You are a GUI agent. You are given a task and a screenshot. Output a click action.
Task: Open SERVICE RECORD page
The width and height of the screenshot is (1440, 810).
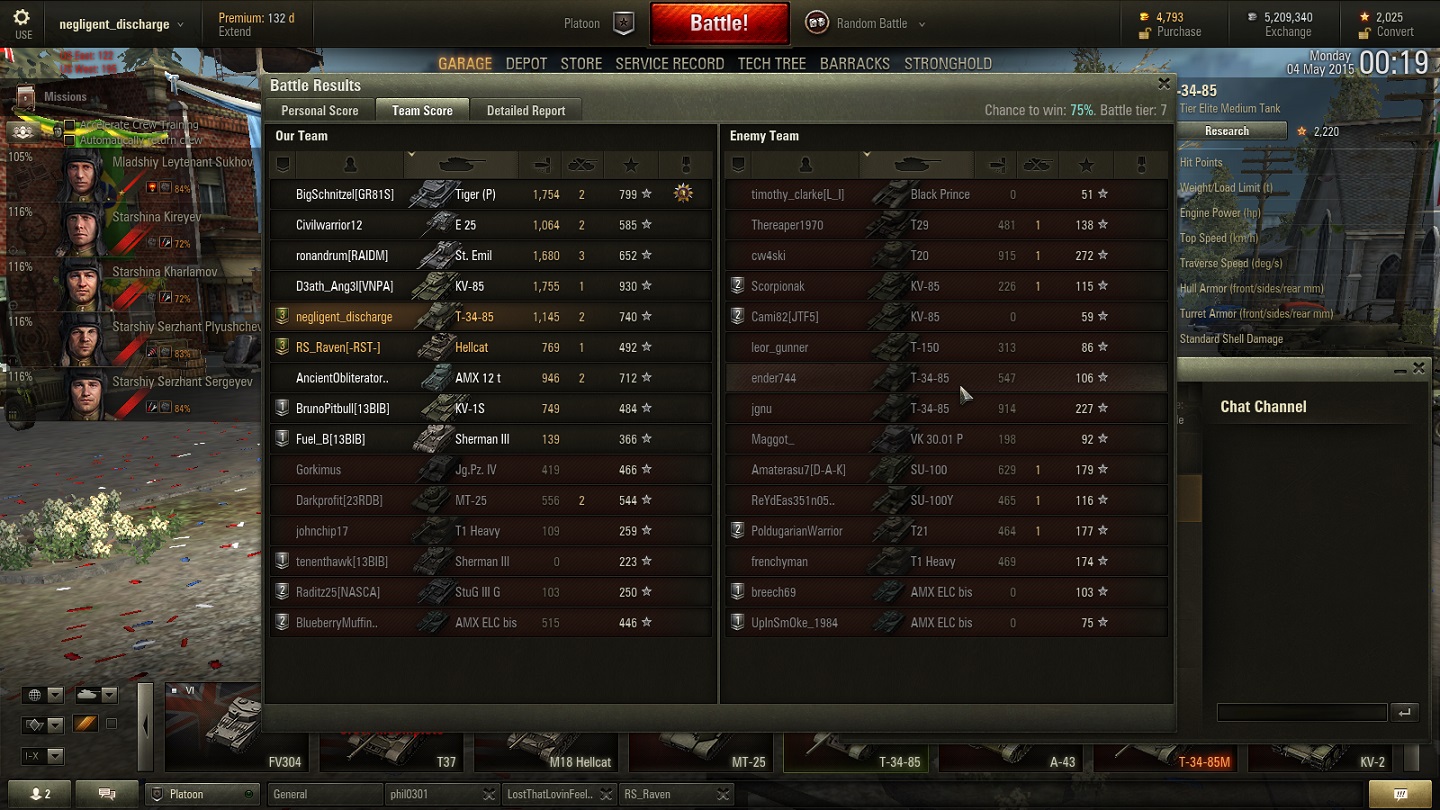click(x=669, y=63)
